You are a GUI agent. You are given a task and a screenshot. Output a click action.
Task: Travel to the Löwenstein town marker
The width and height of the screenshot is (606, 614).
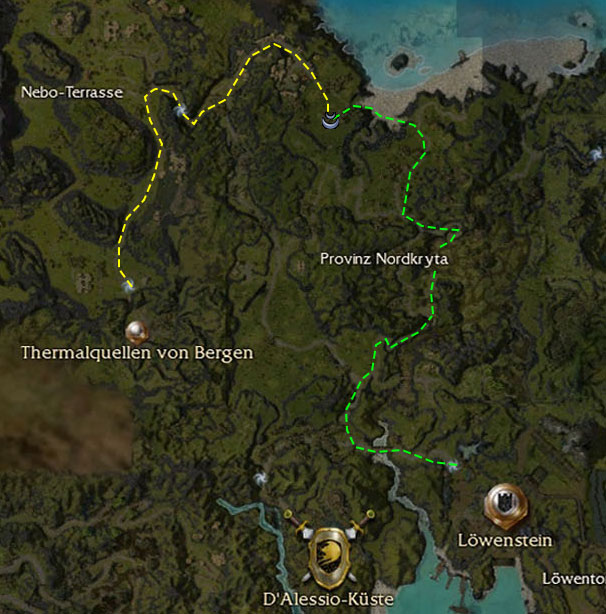coord(502,505)
